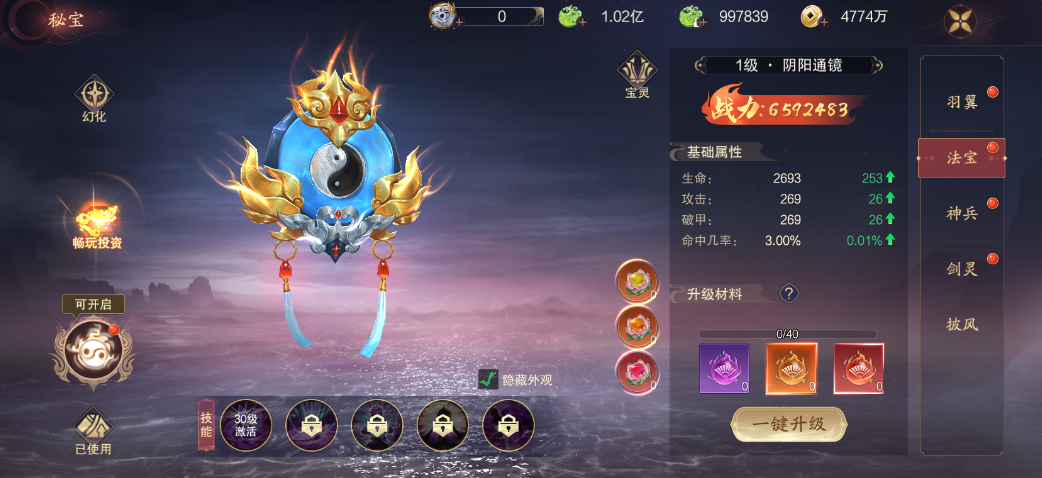Switch to the 剑灵 tab
The width and height of the screenshot is (1042, 478).
tap(962, 268)
